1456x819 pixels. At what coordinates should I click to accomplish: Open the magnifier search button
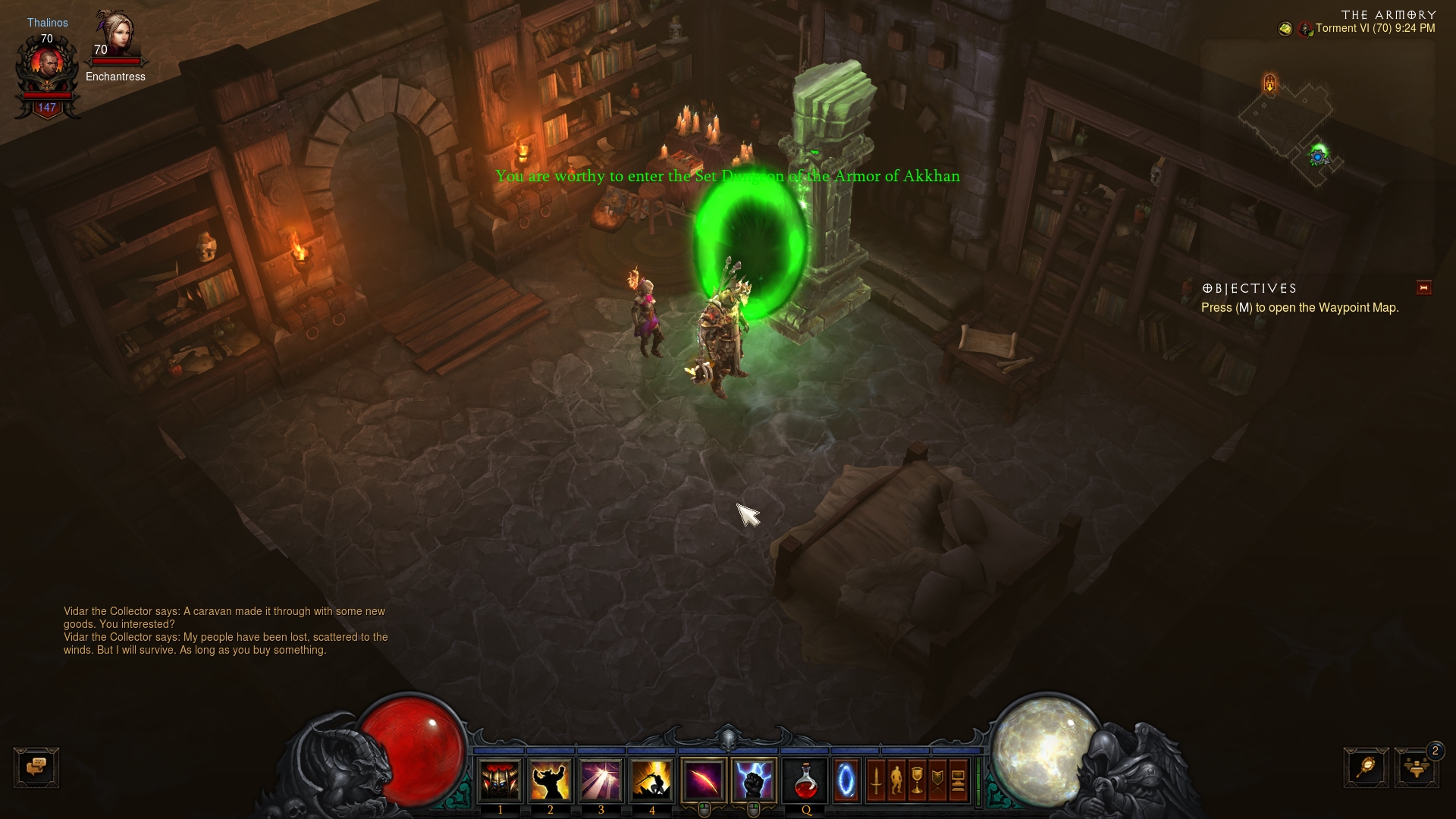click(x=1367, y=767)
